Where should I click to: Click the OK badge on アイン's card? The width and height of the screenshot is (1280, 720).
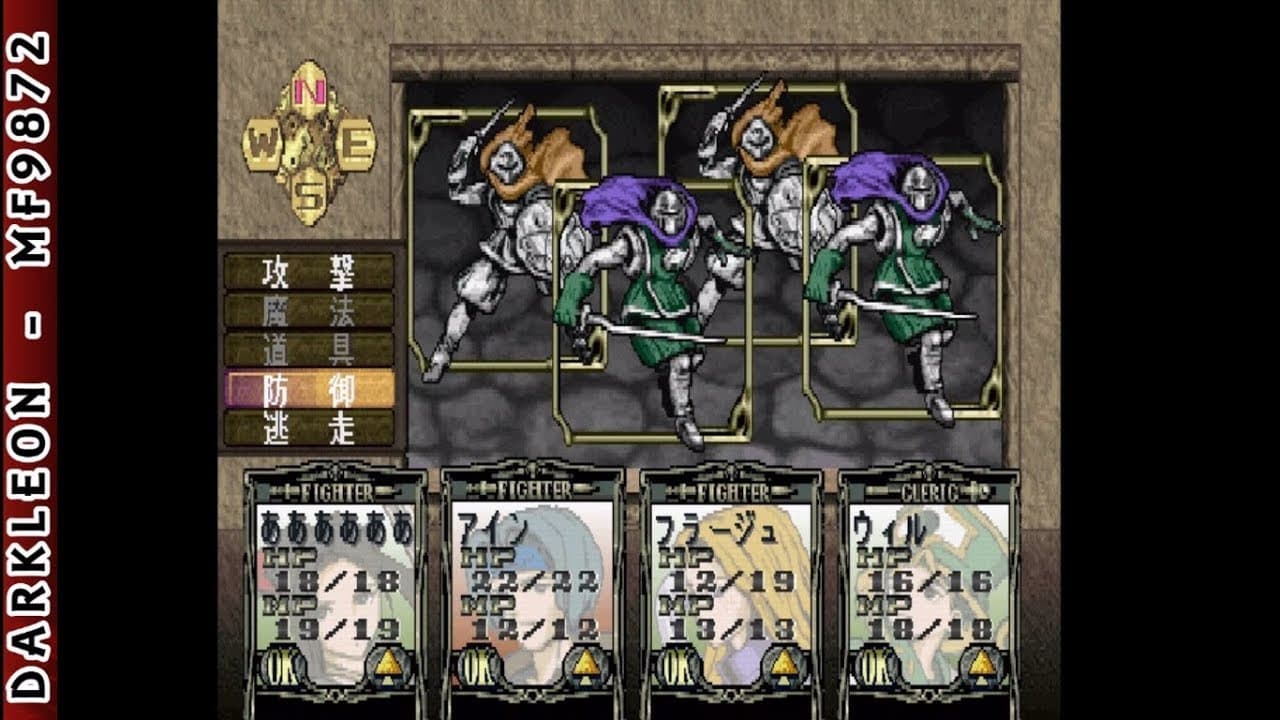pos(477,664)
